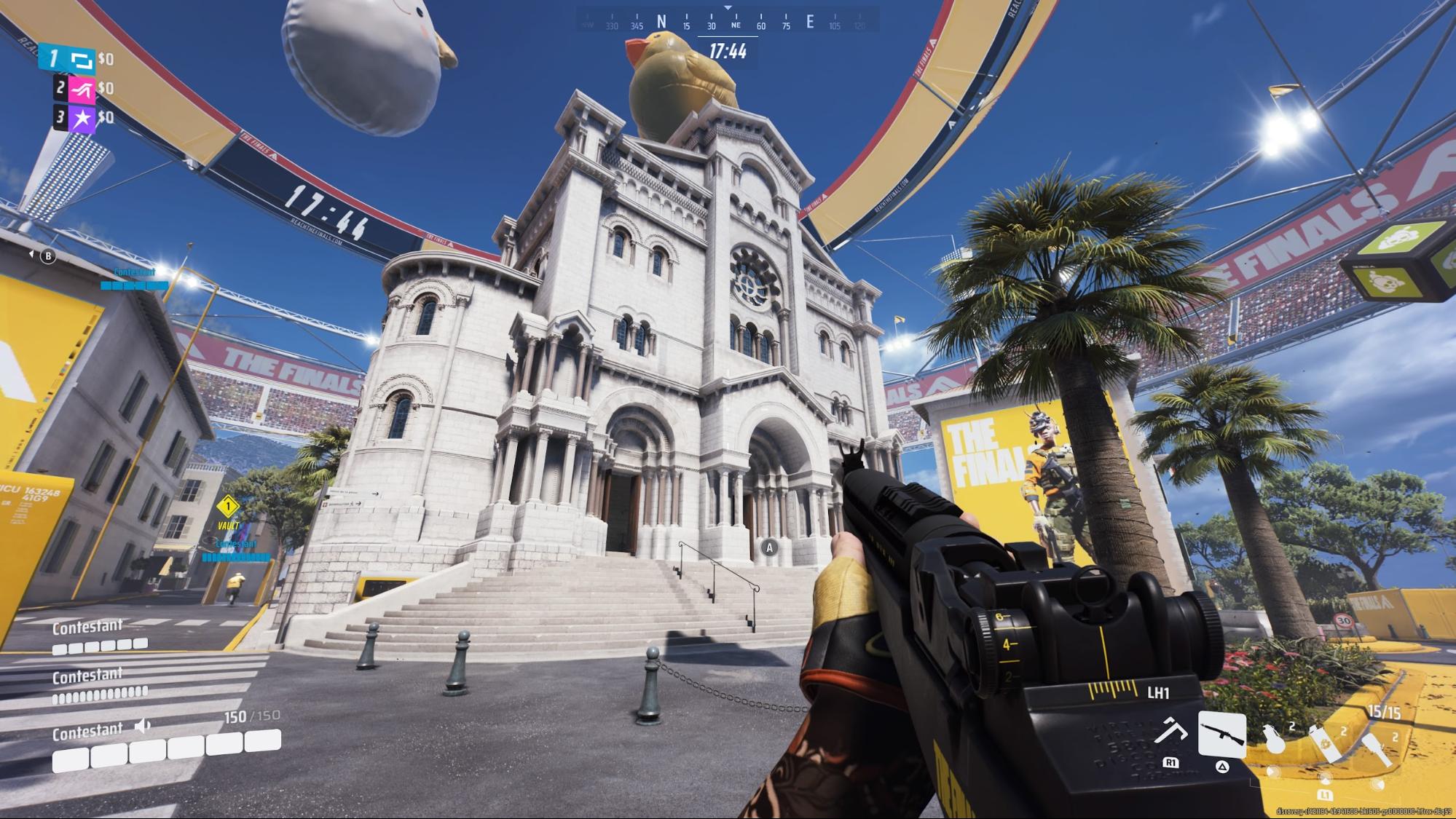Select the rifle weapon slot
The image size is (1456, 819).
(1221, 735)
